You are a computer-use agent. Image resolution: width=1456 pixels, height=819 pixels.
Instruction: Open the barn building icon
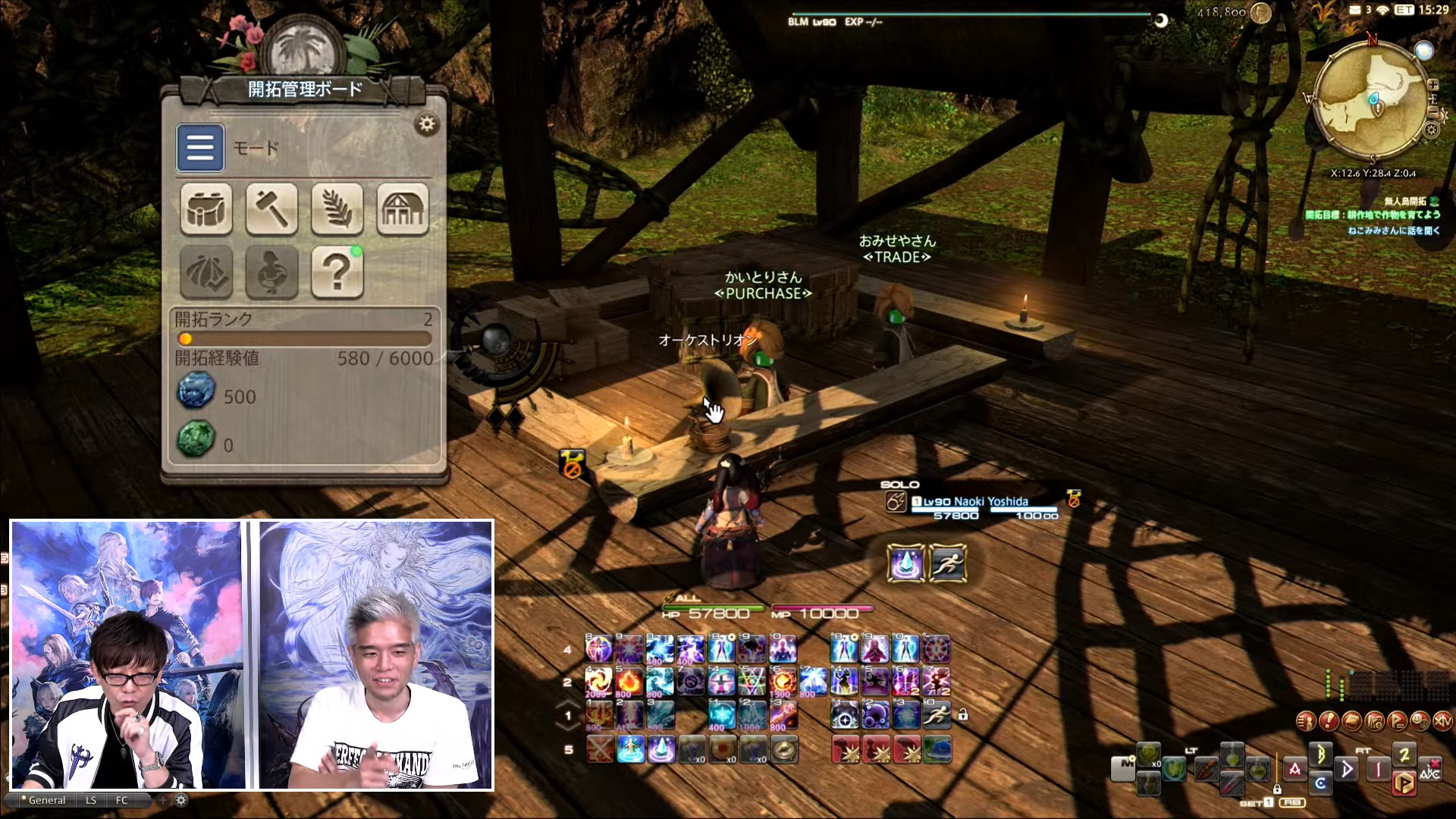tap(403, 209)
